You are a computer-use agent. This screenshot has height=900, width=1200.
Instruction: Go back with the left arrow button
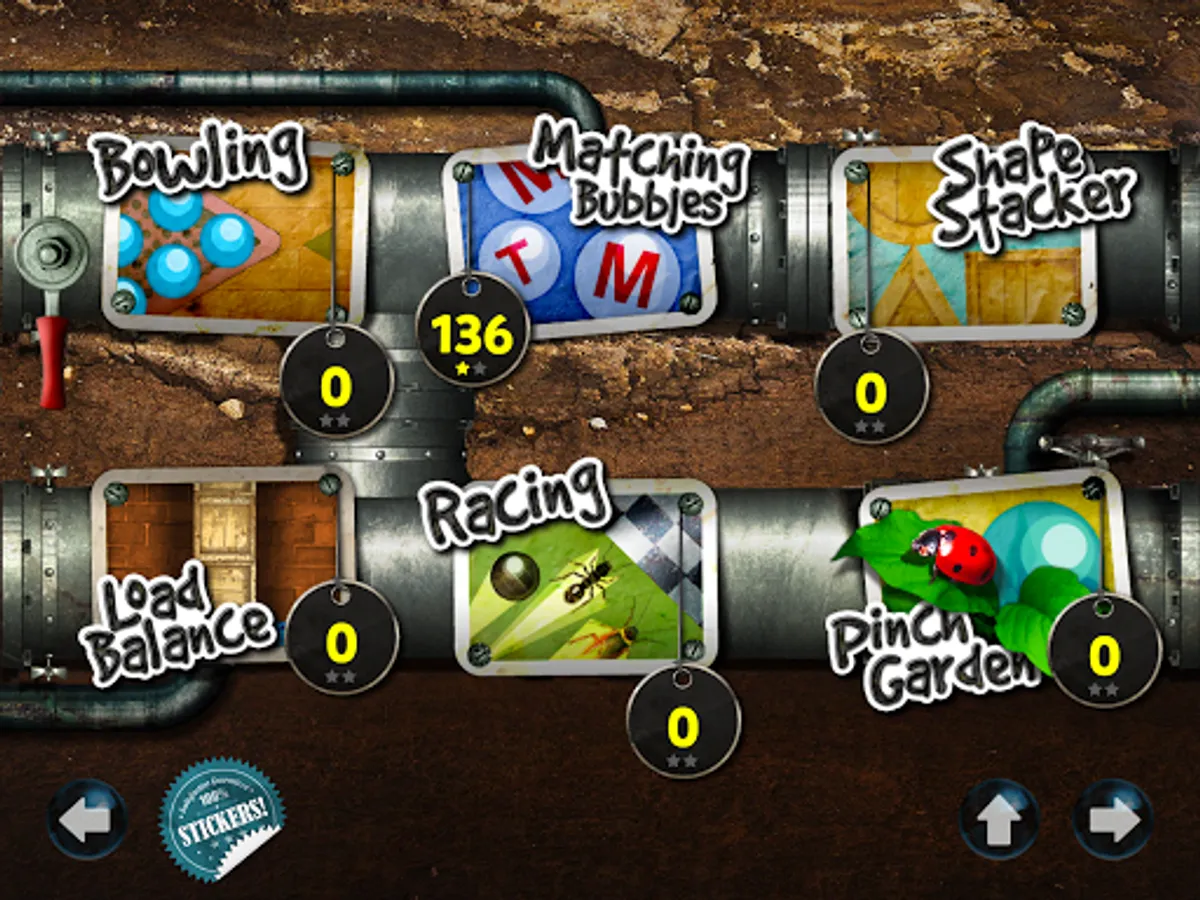click(x=87, y=820)
